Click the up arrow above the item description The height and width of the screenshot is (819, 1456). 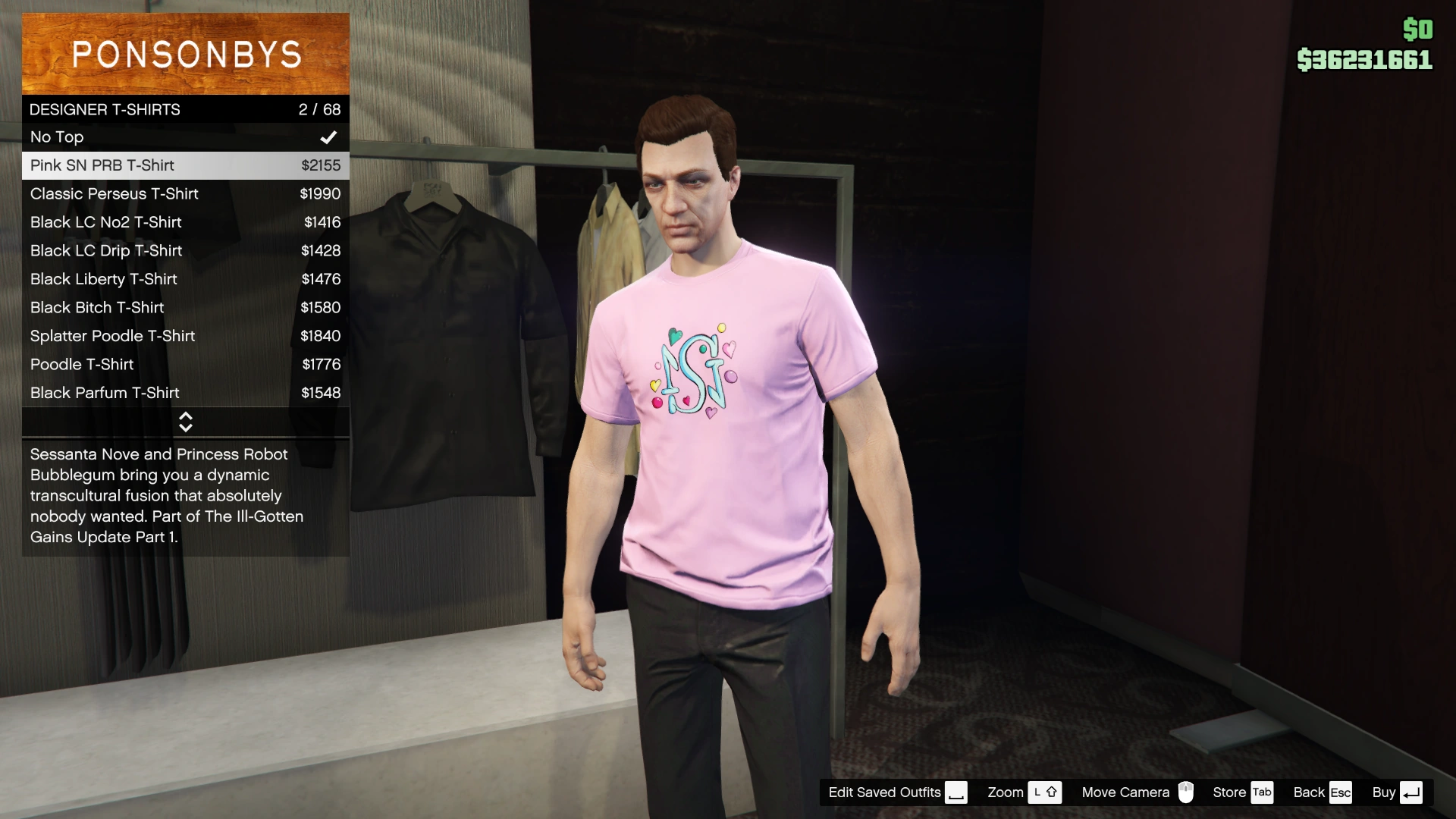tap(185, 416)
